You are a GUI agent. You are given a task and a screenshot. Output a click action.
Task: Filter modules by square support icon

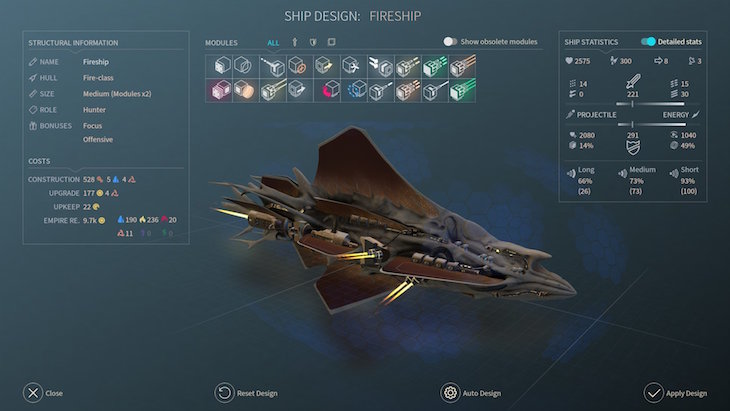coord(331,43)
